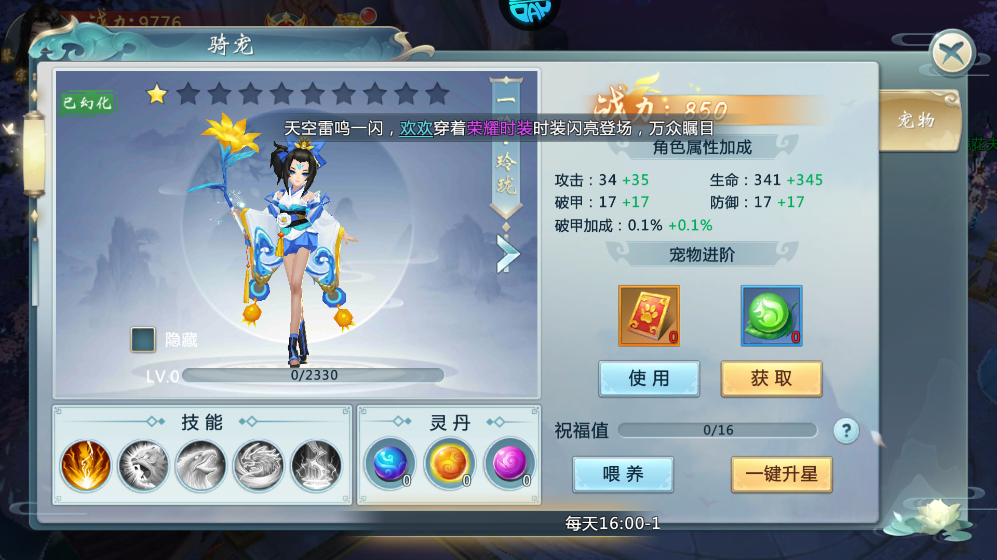Choose the purple spirit pill
997x560 pixels.
pos(509,463)
